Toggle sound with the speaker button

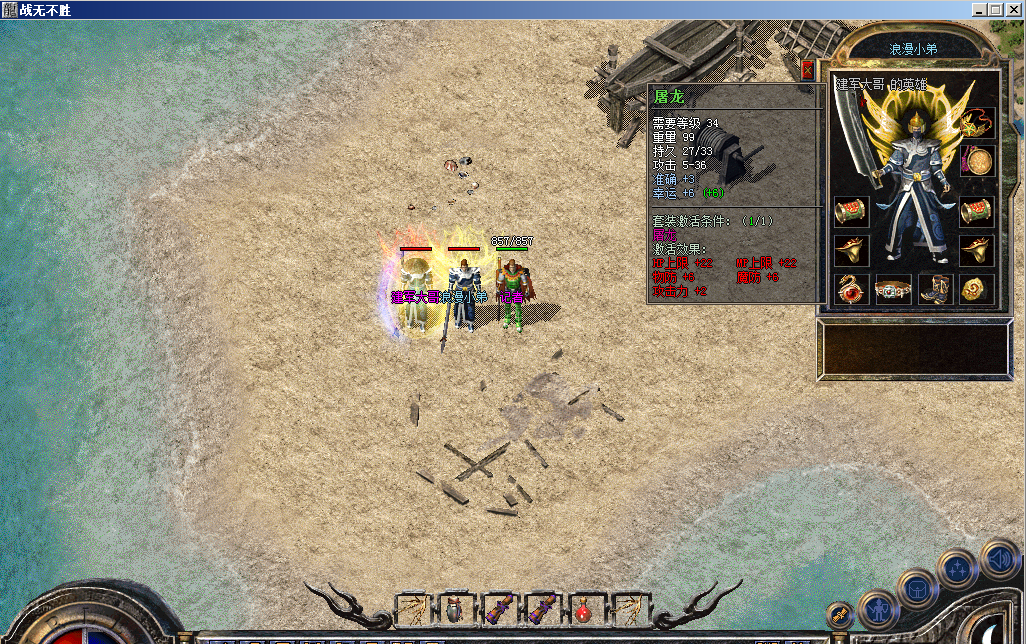998,557
